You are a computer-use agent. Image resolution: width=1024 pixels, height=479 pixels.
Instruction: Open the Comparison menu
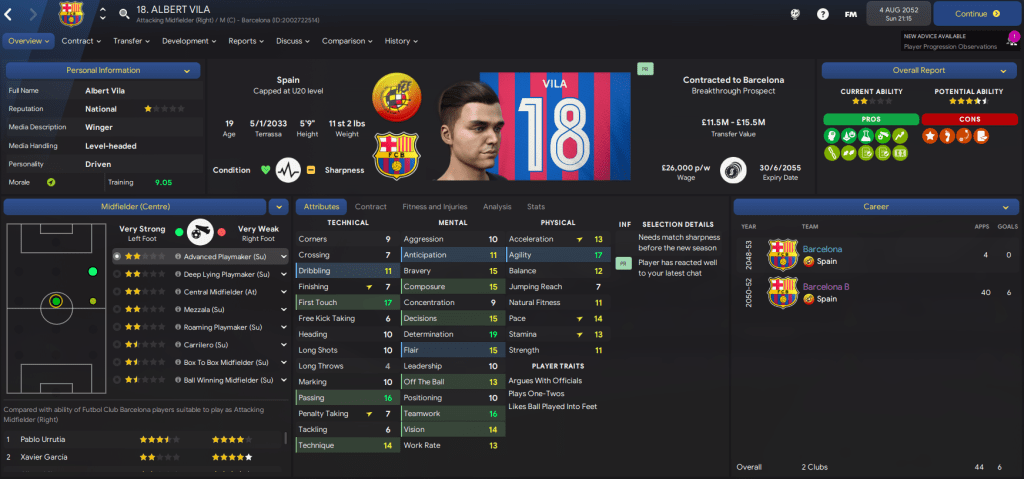click(347, 41)
